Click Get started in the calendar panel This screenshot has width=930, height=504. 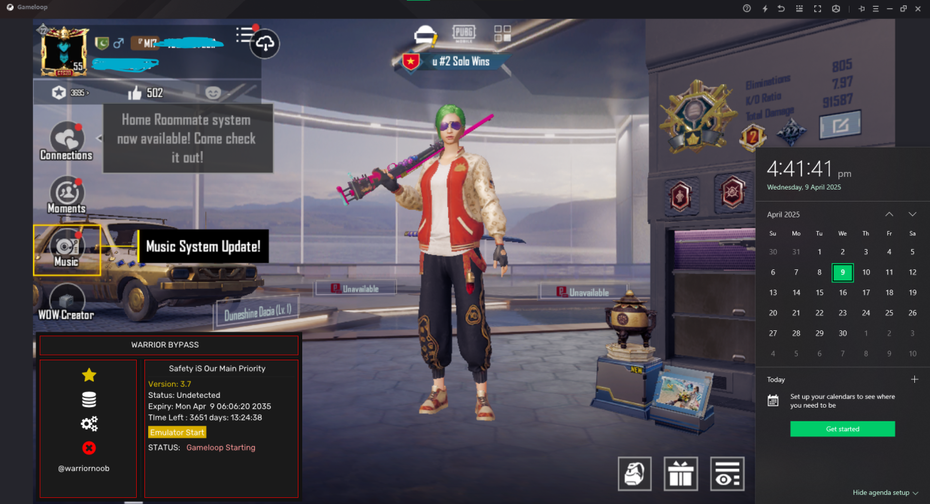(842, 429)
